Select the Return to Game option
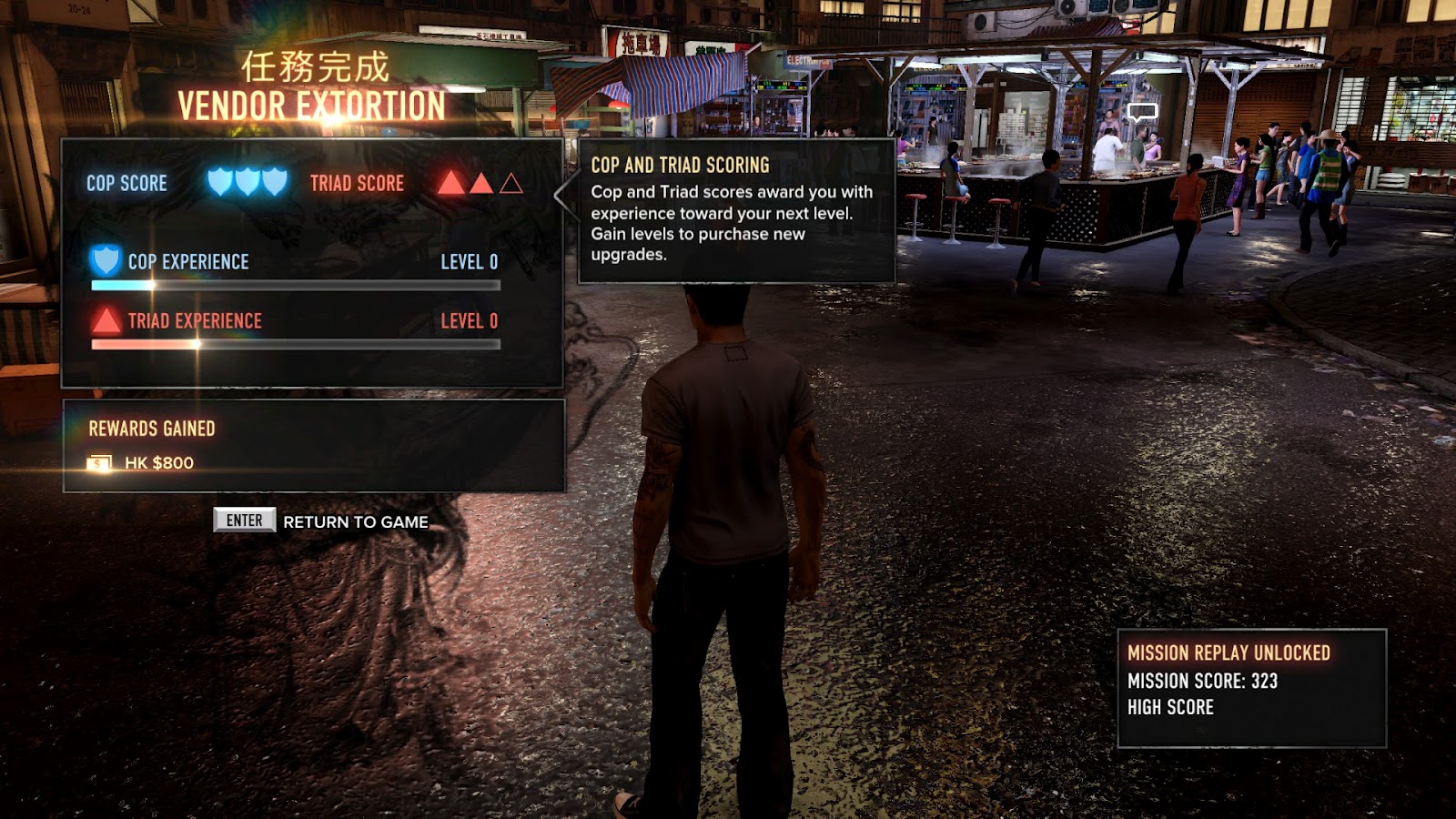 point(354,521)
